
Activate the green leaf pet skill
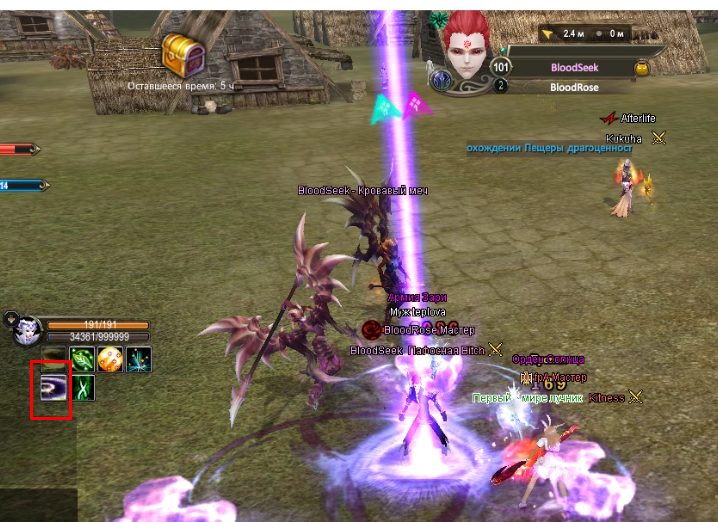[82, 359]
